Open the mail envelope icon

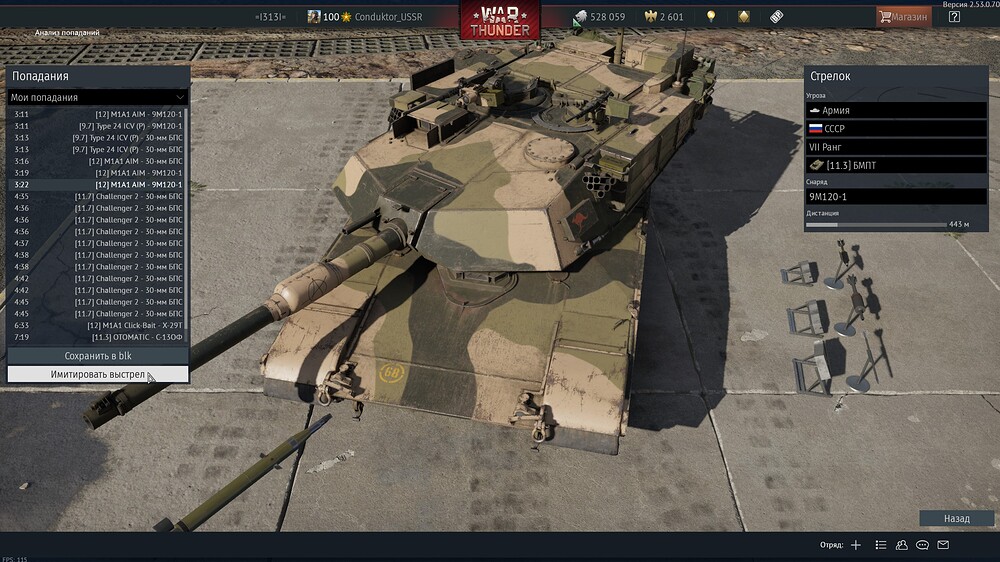tap(943, 545)
